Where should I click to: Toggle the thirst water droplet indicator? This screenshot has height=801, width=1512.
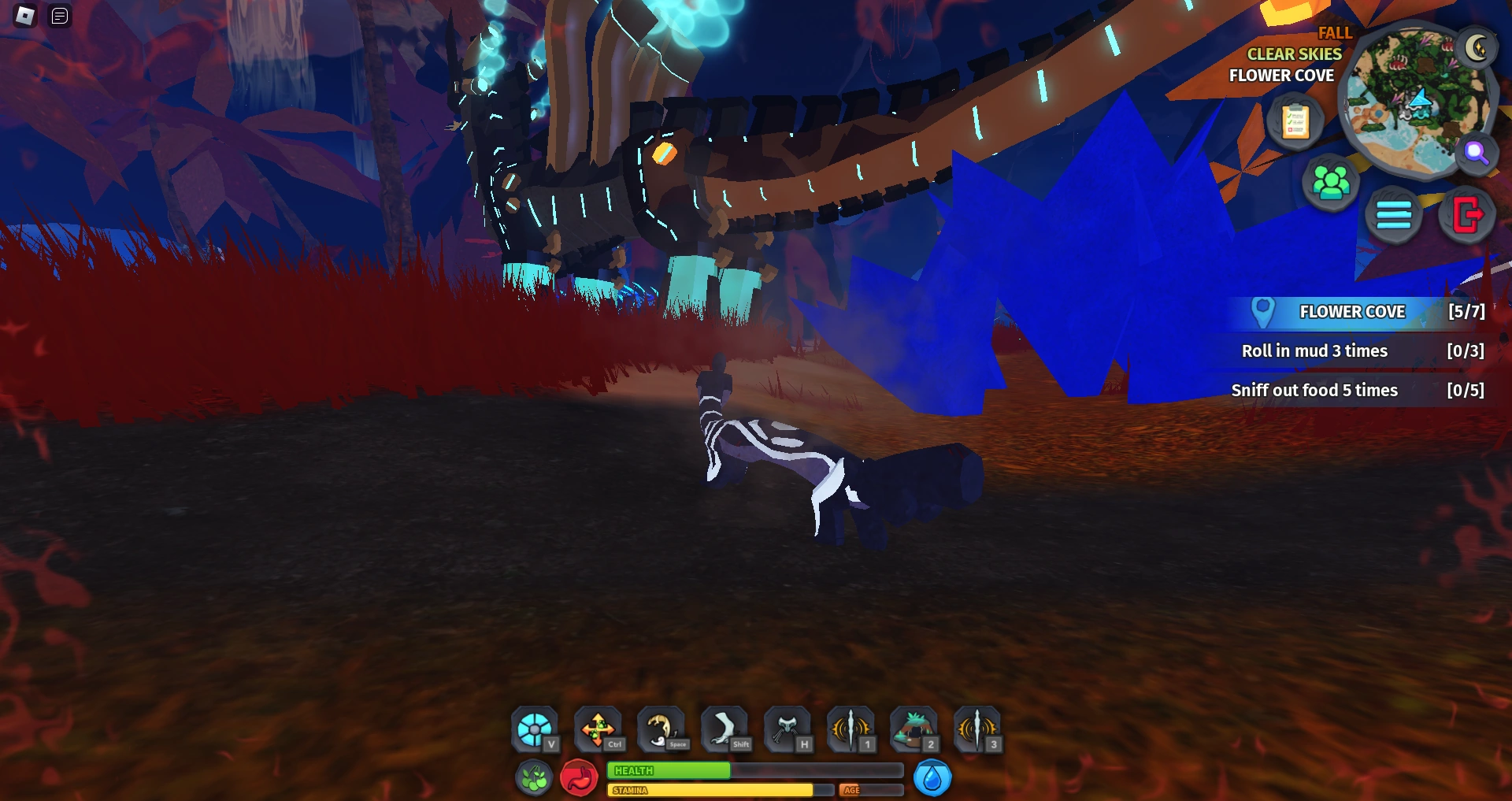[x=934, y=777]
